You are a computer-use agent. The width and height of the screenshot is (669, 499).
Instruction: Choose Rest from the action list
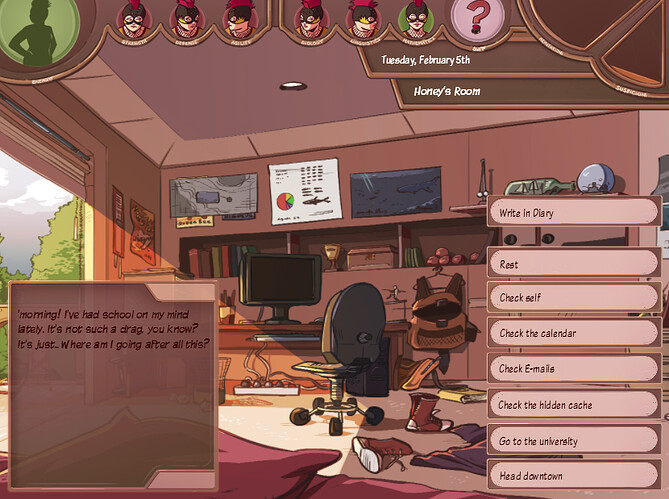pyautogui.click(x=572, y=264)
